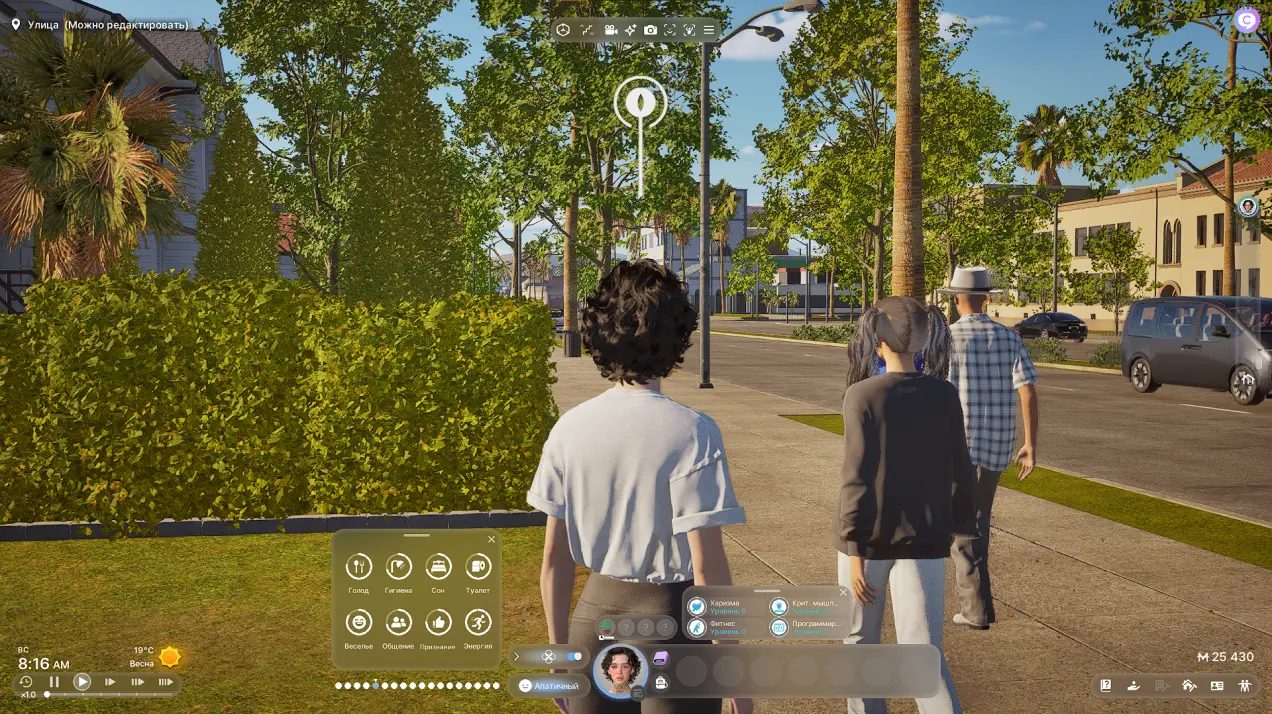Set normal play speed
Viewport: 1272px width, 714px height.
point(82,682)
